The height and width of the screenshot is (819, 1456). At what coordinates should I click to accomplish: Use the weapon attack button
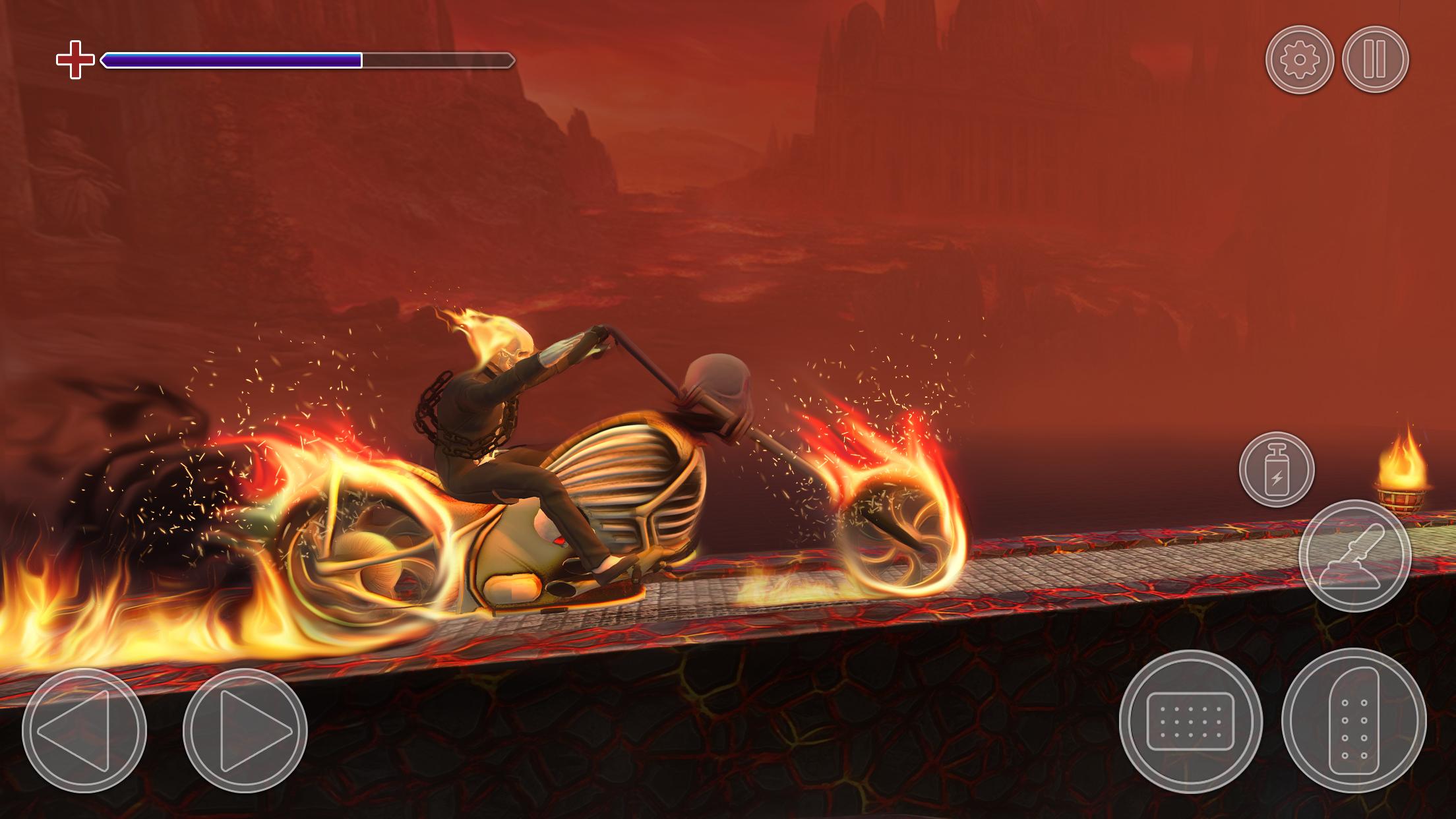pyautogui.click(x=1354, y=555)
